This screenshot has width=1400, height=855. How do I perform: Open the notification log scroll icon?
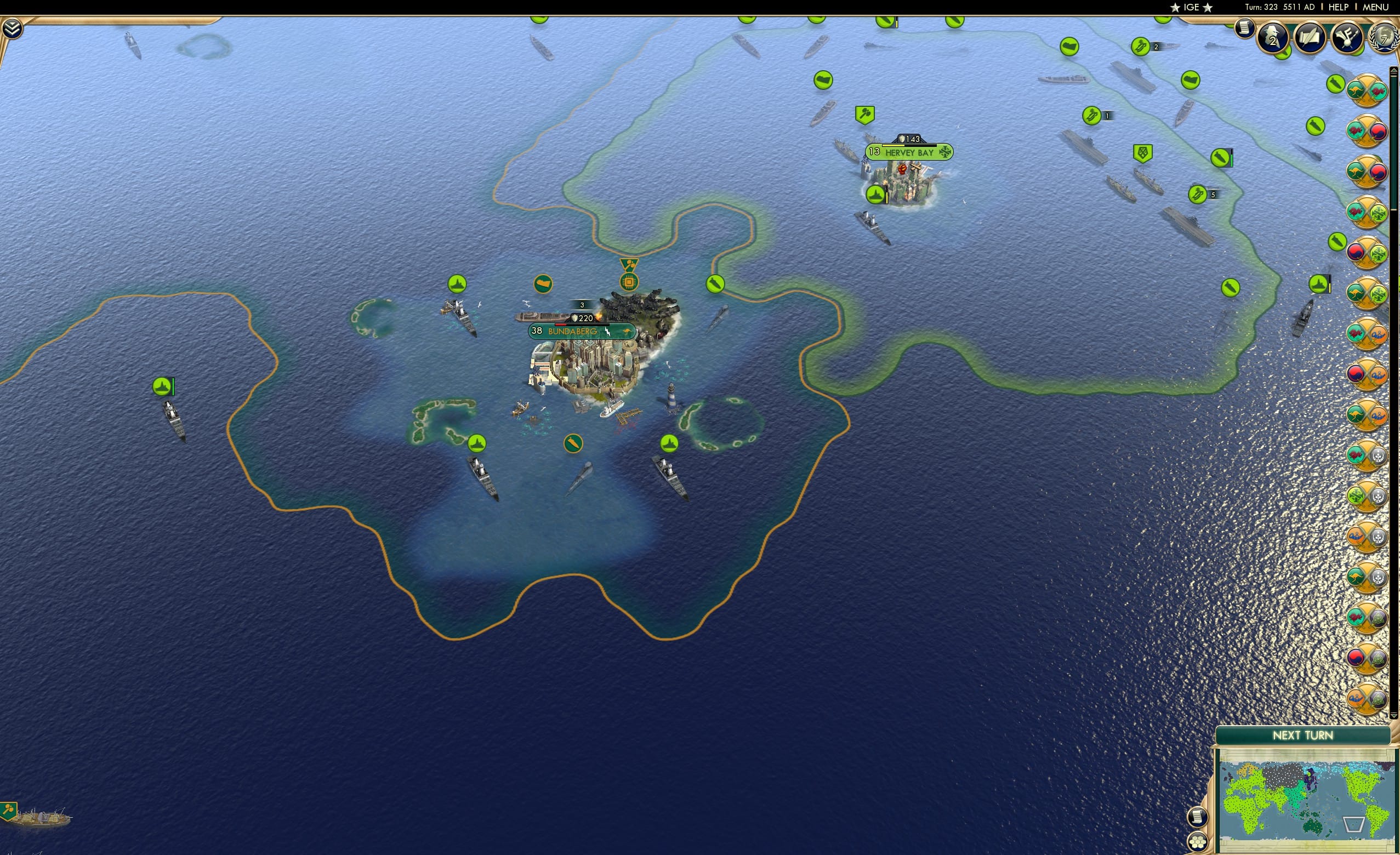pos(1245,29)
